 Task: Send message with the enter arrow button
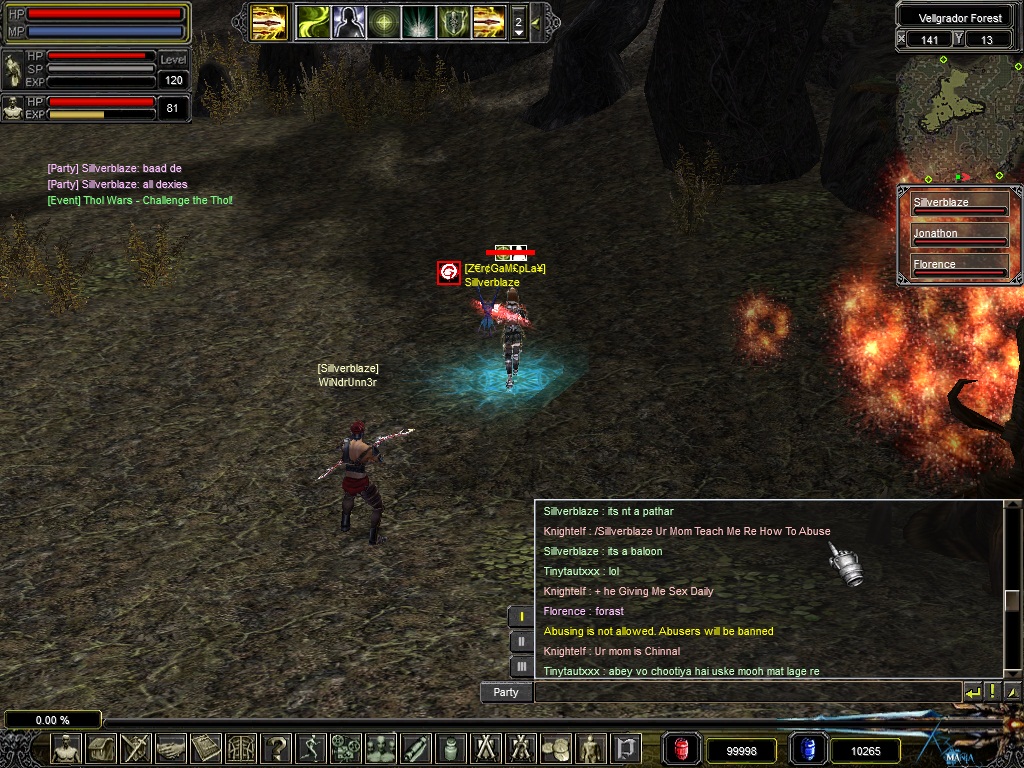[x=972, y=692]
